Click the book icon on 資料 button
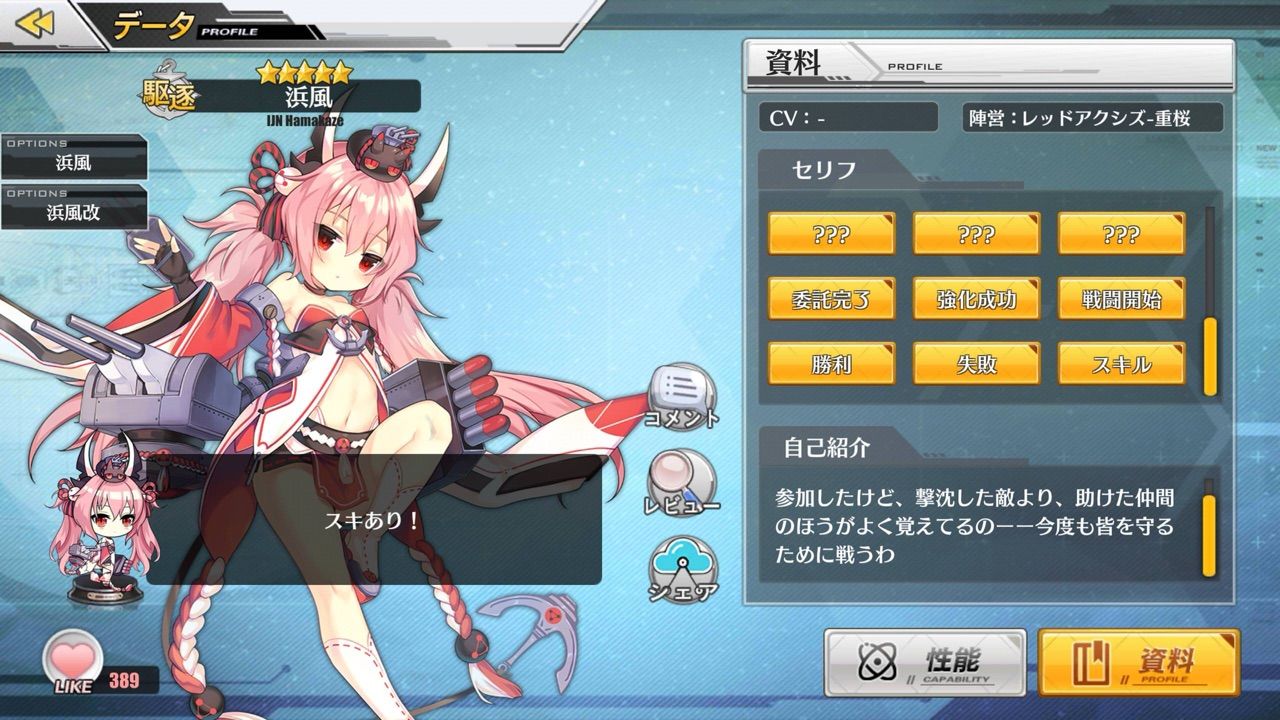Image resolution: width=1280 pixels, height=720 pixels. pyautogui.click(x=1094, y=663)
